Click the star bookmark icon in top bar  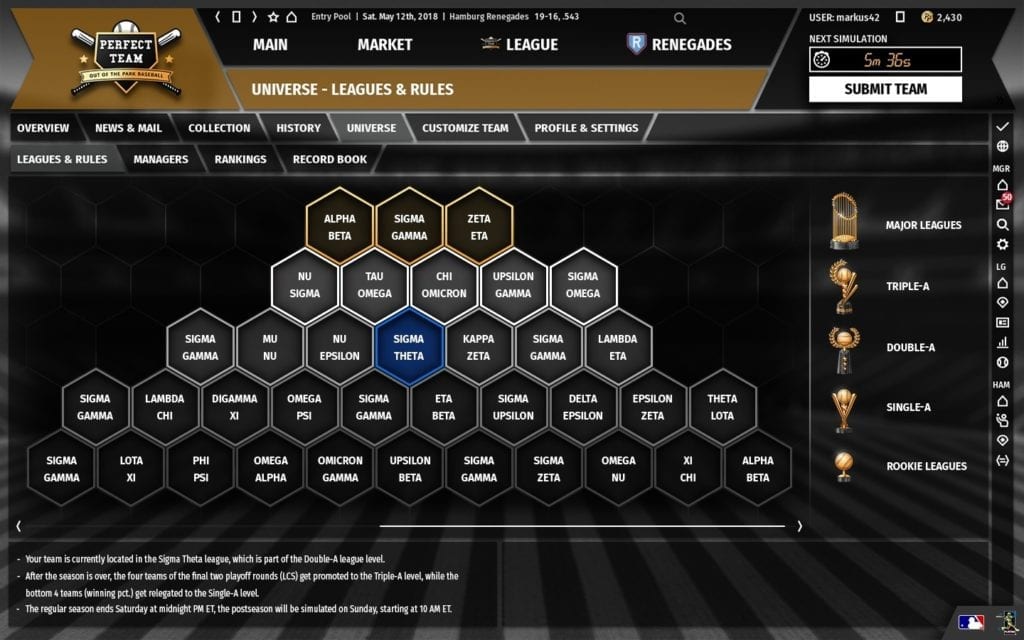coord(273,17)
